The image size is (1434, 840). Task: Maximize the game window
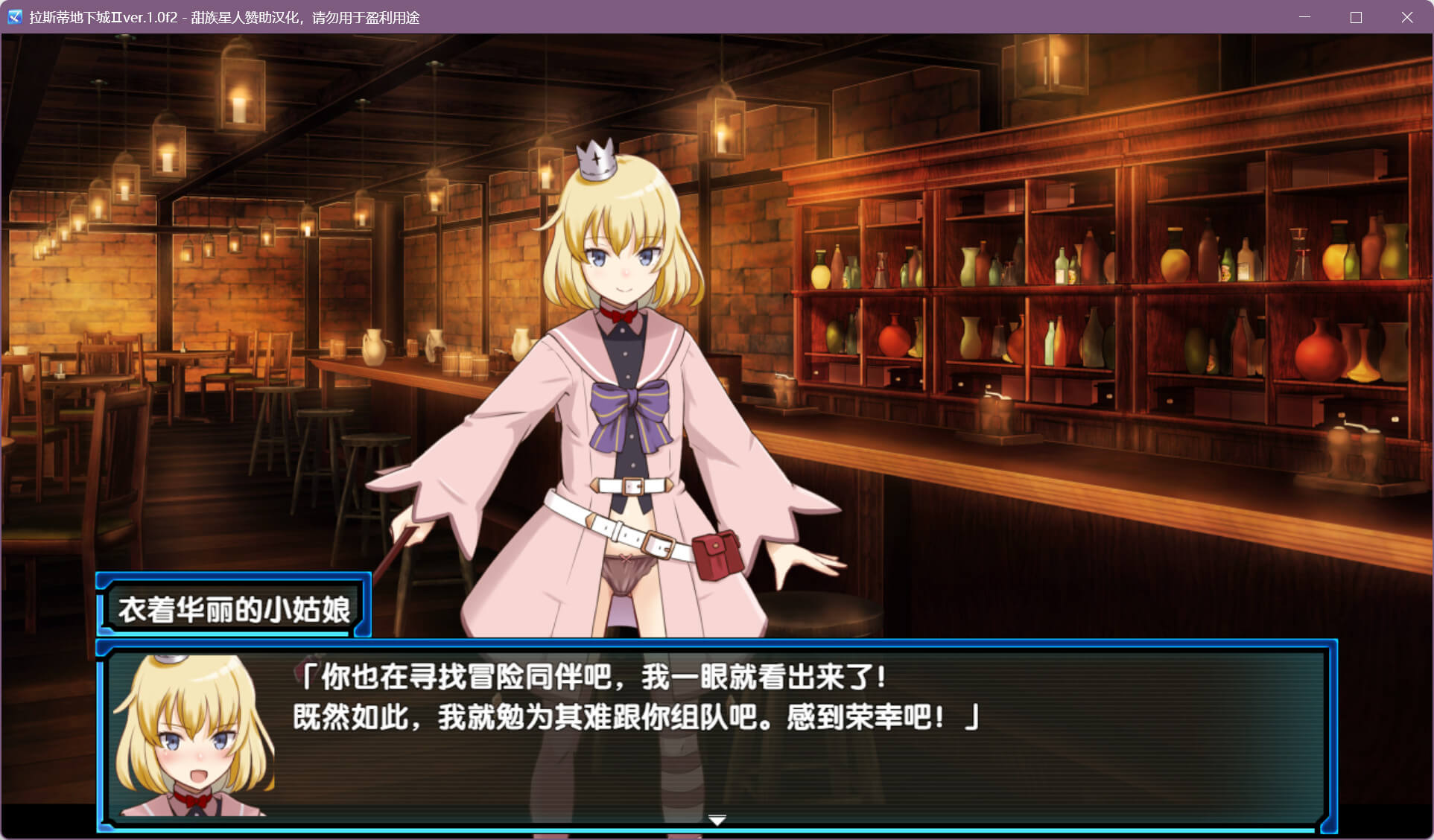pos(1356,17)
